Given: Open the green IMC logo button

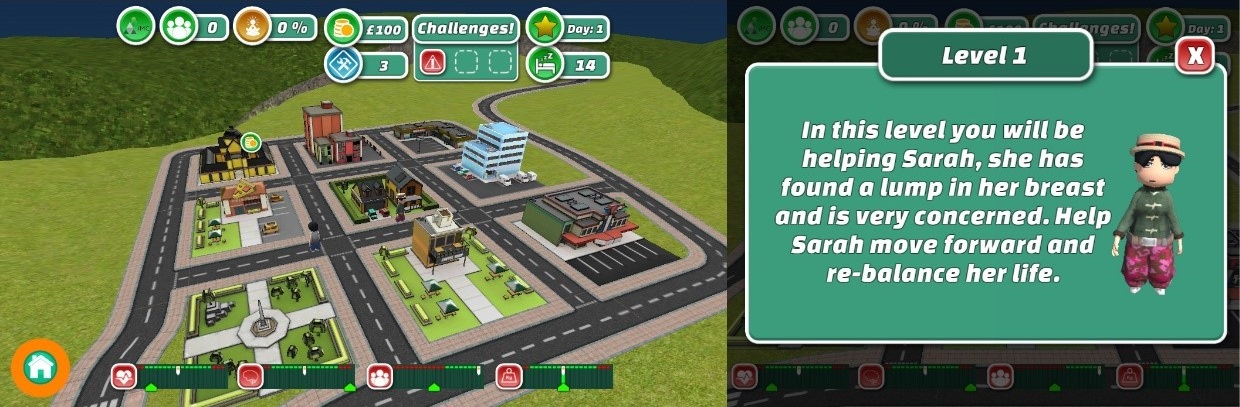Looking at the screenshot, I should 135,27.
